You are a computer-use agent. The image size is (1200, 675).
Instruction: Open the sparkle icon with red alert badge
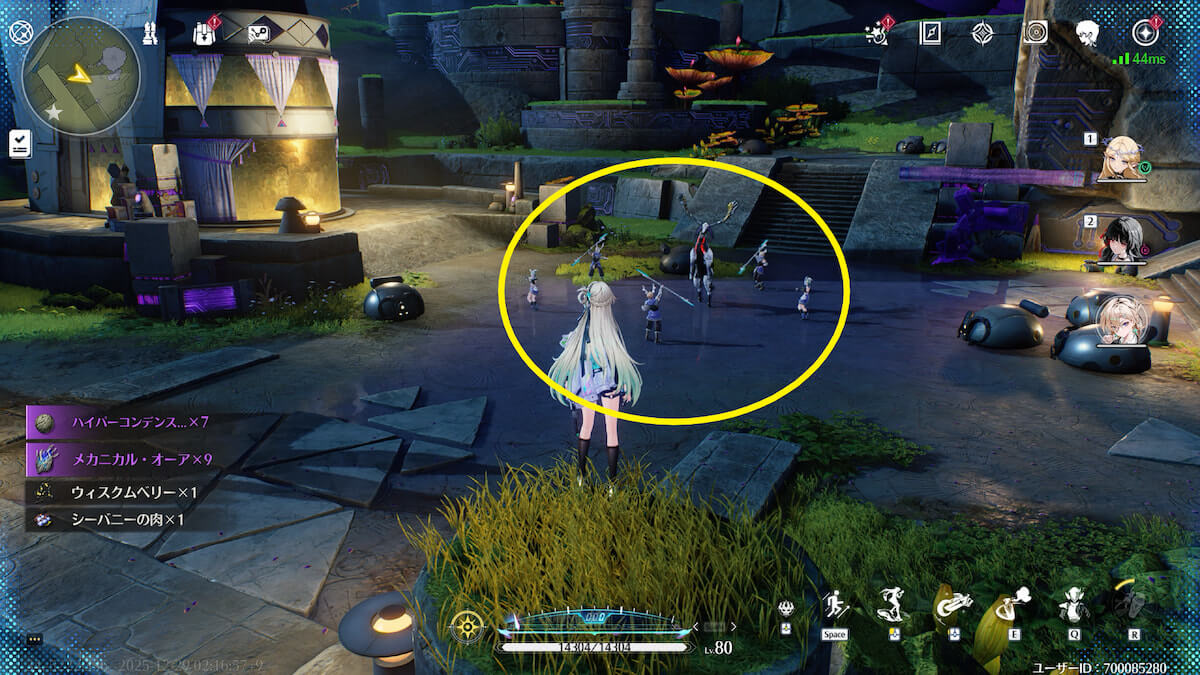click(877, 32)
